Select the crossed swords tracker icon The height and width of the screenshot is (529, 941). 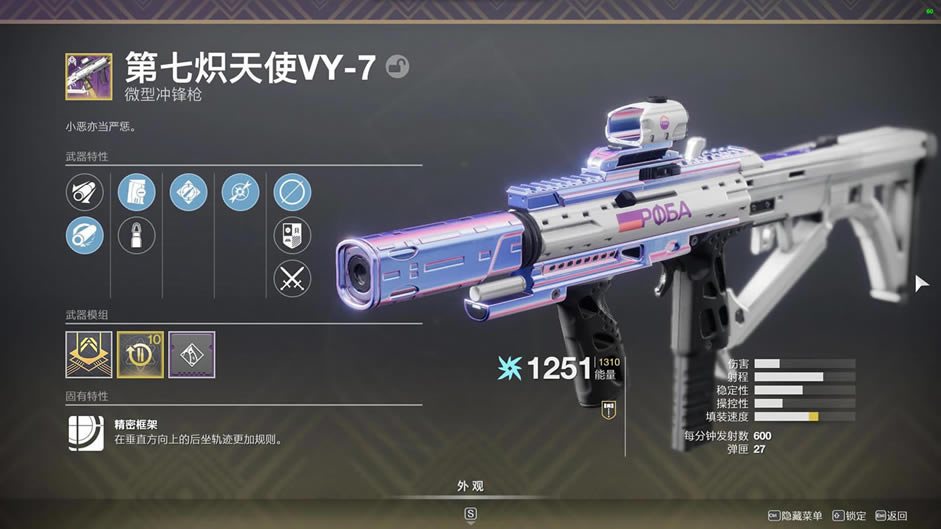292,279
